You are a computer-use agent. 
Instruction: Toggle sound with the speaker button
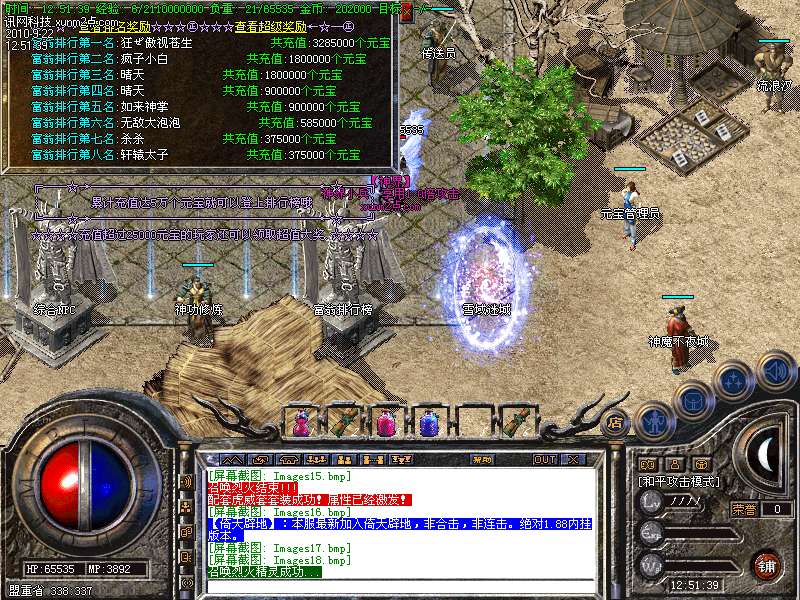click(776, 370)
